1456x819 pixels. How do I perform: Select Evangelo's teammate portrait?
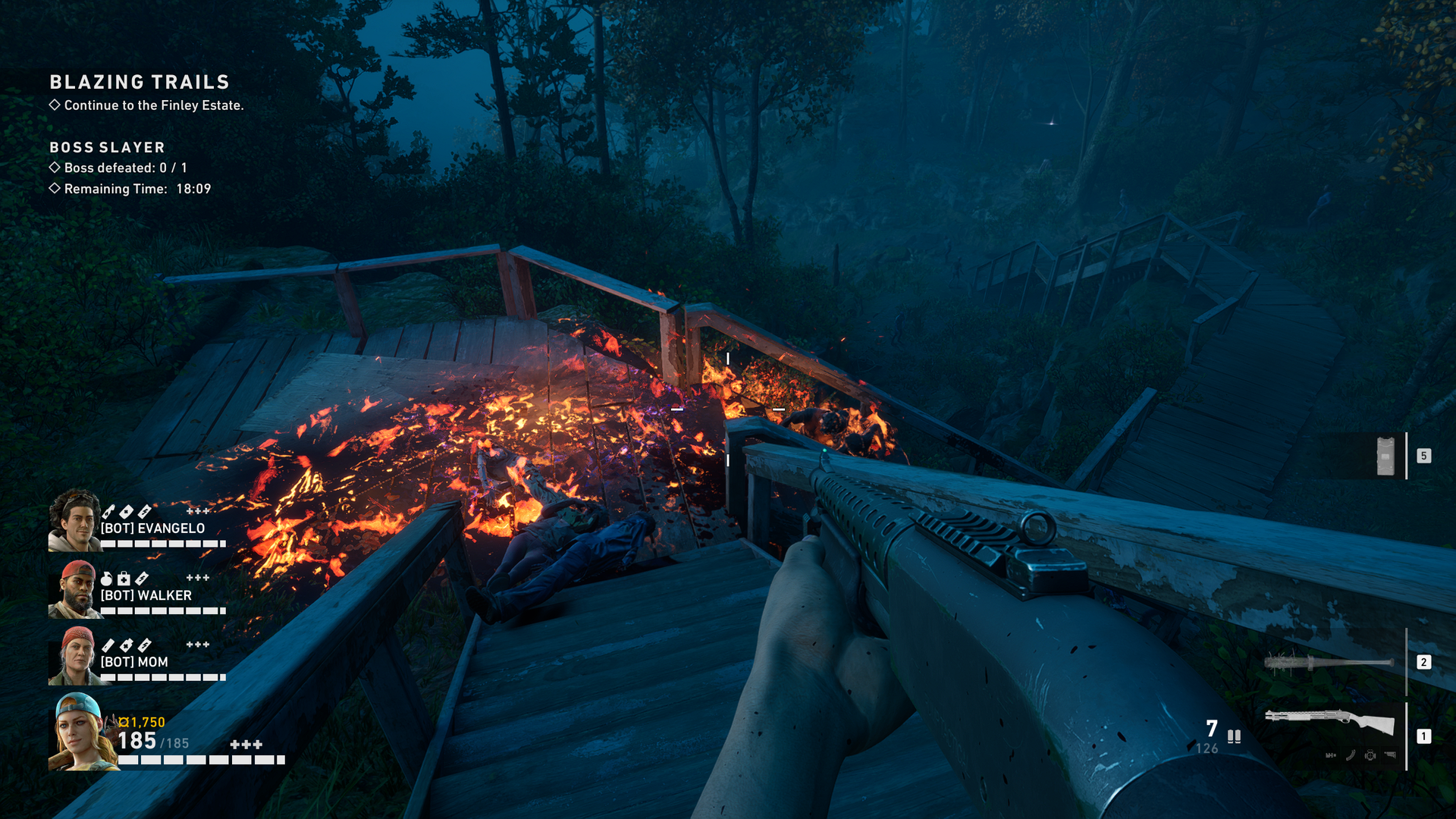74,520
